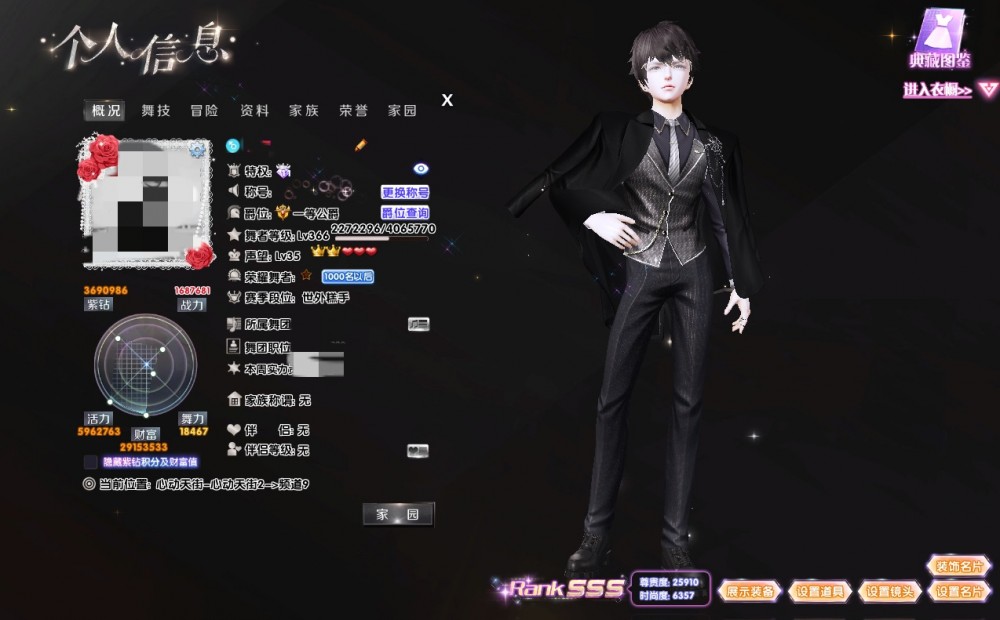
Task: Open 爵位查询 rank lookup
Action: pos(404,213)
